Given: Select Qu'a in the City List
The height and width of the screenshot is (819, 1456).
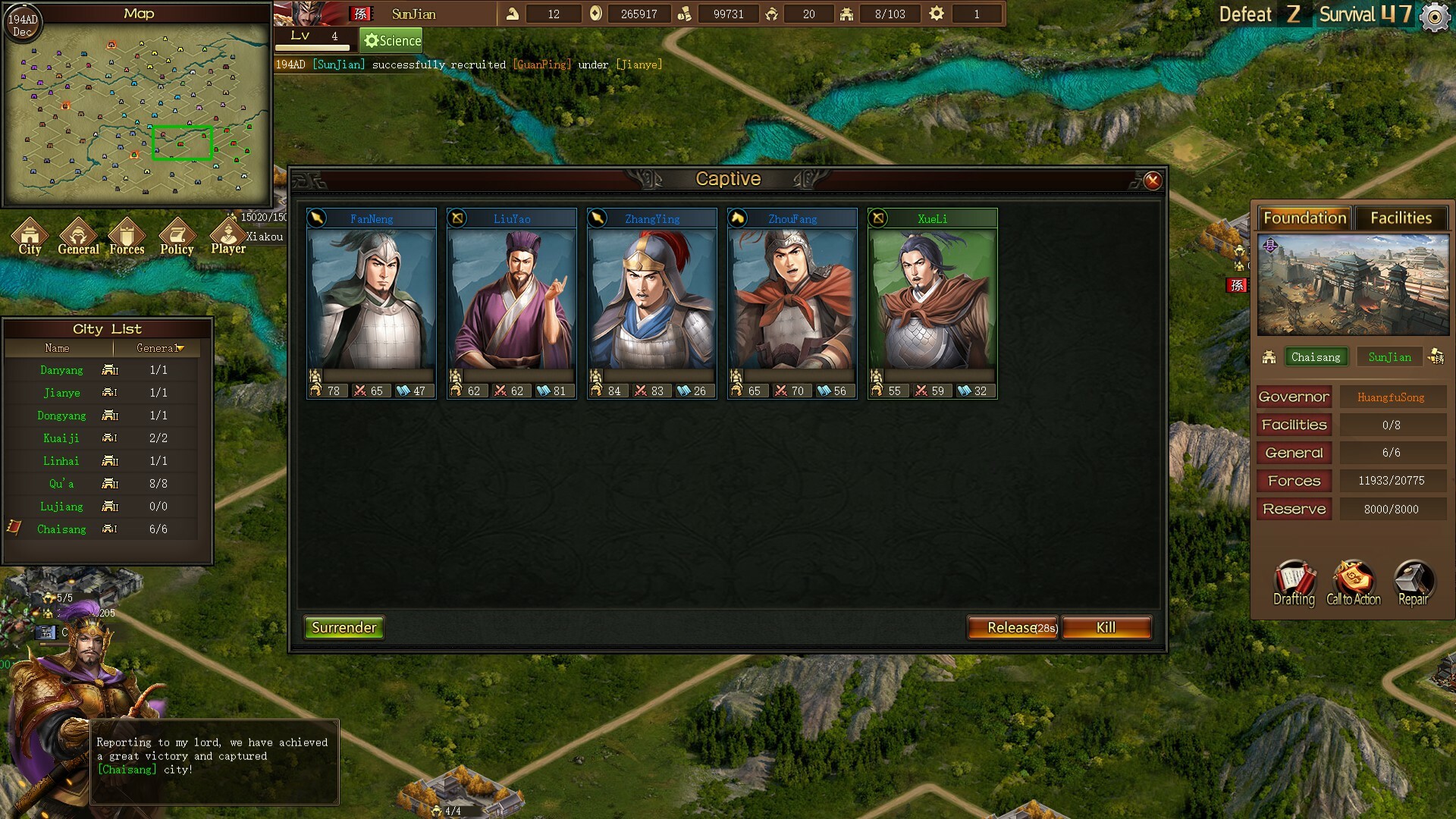Looking at the screenshot, I should click(61, 484).
